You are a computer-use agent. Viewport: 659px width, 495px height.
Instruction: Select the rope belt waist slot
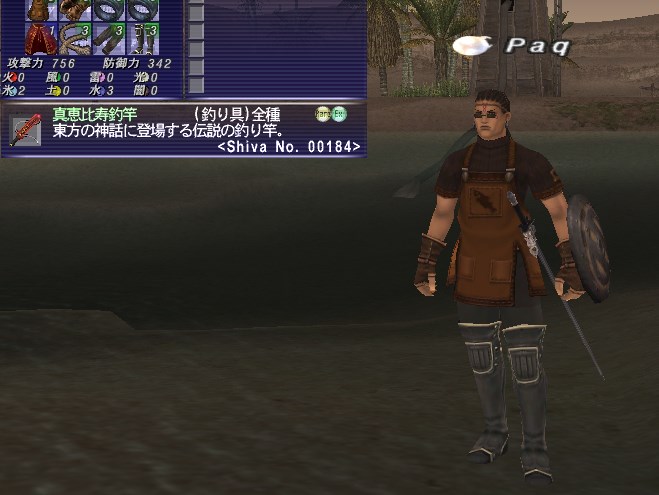pos(75,38)
